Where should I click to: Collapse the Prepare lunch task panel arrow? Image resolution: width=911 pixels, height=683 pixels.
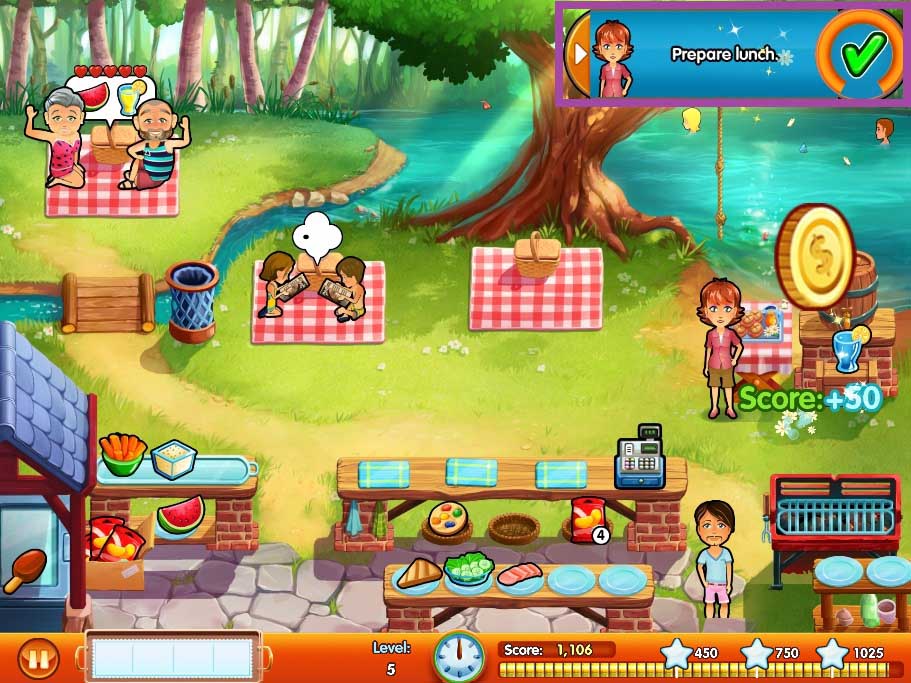coord(577,52)
